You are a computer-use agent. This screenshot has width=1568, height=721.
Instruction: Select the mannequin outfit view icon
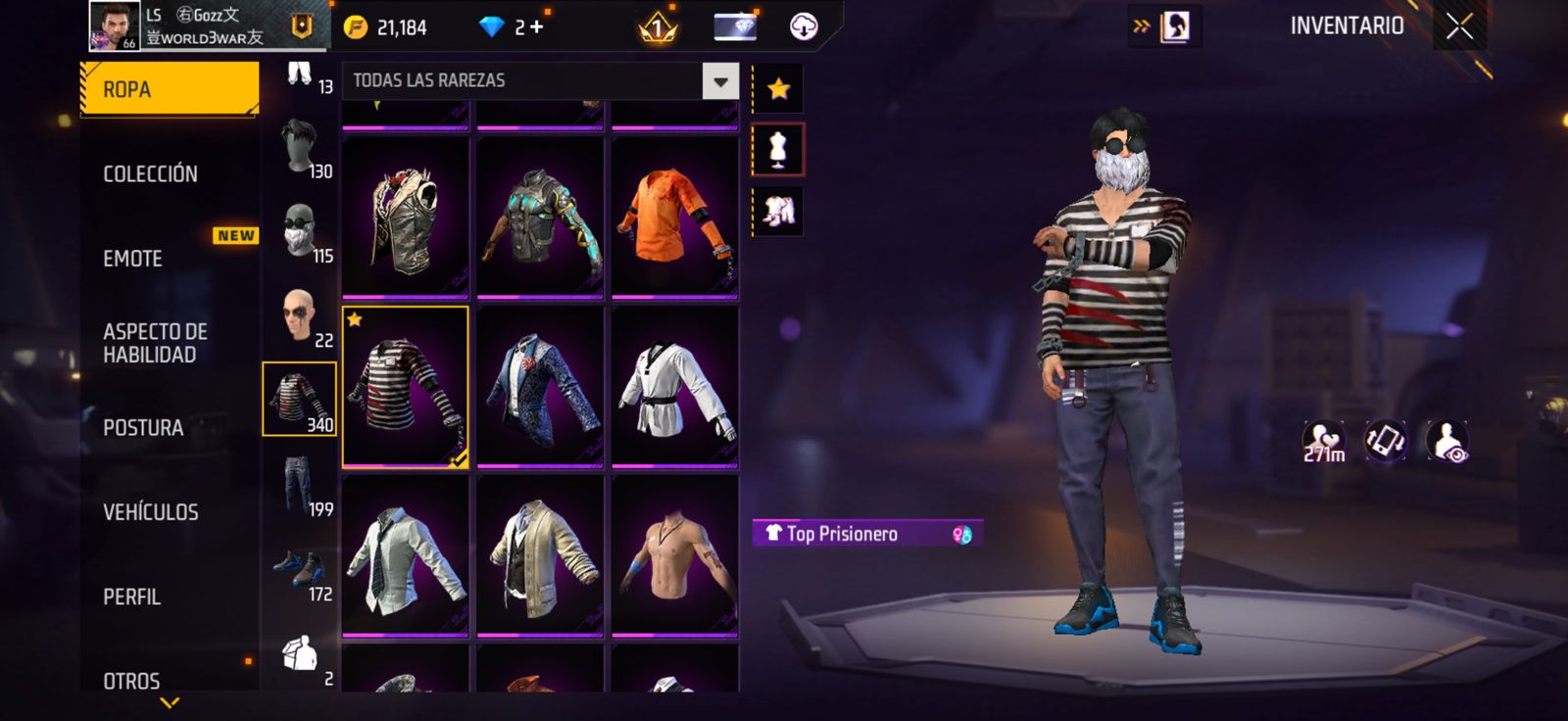point(778,150)
